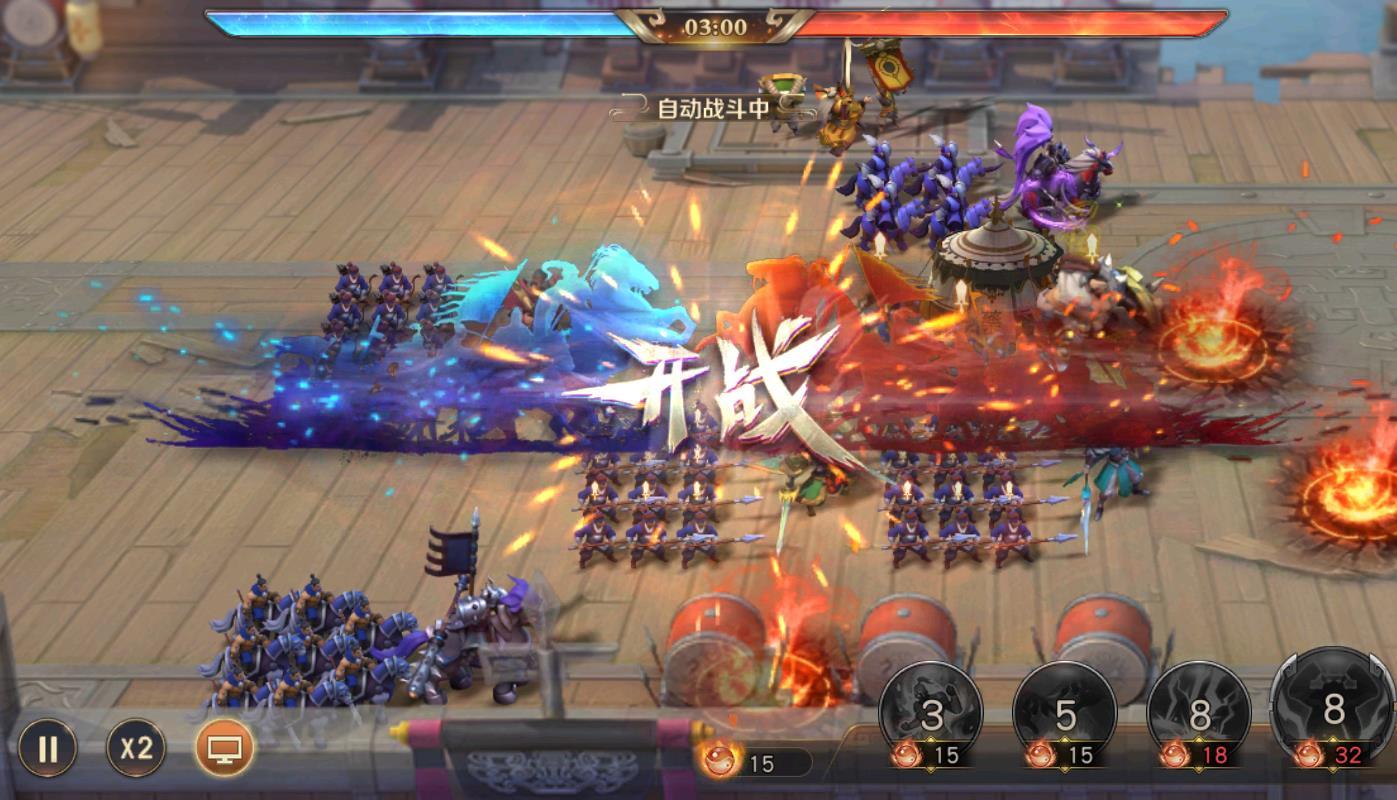Summon the second unit requiring 5 troops

[1064, 712]
